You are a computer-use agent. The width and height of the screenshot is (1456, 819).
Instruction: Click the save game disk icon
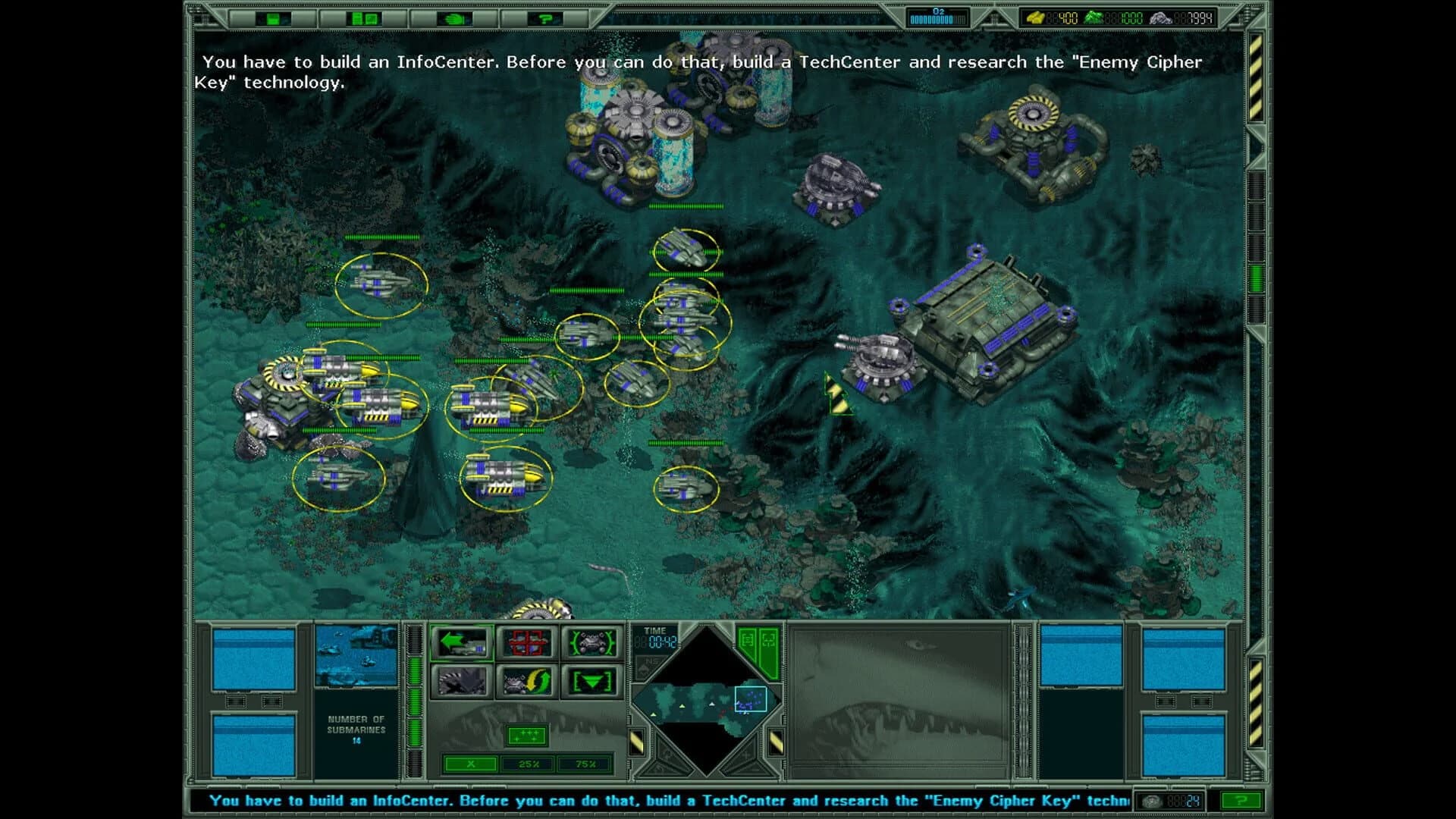273,17
